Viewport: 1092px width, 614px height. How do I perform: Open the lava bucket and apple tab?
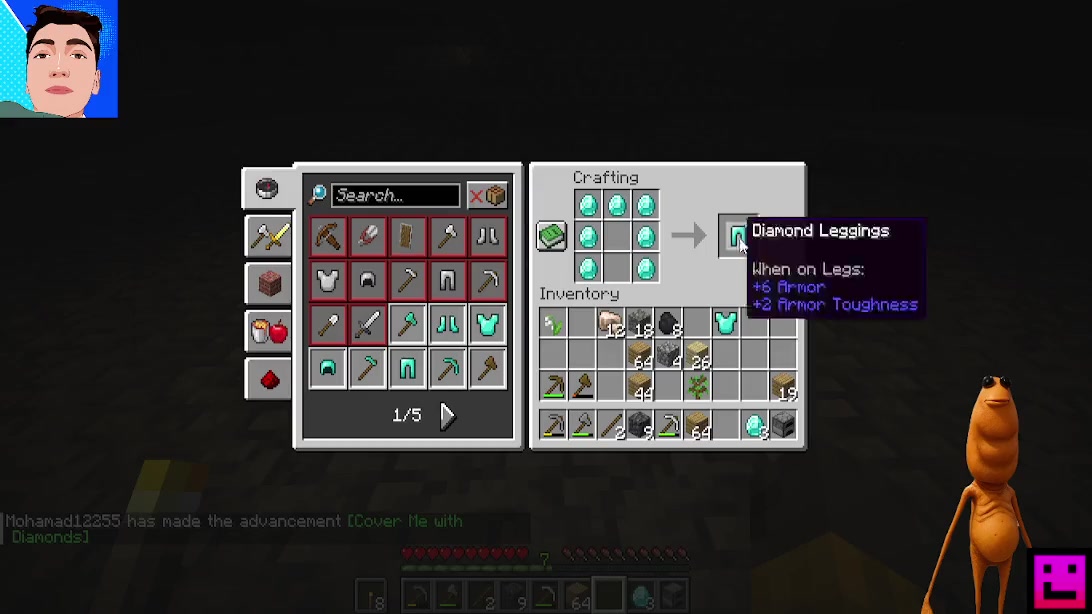pos(268,331)
